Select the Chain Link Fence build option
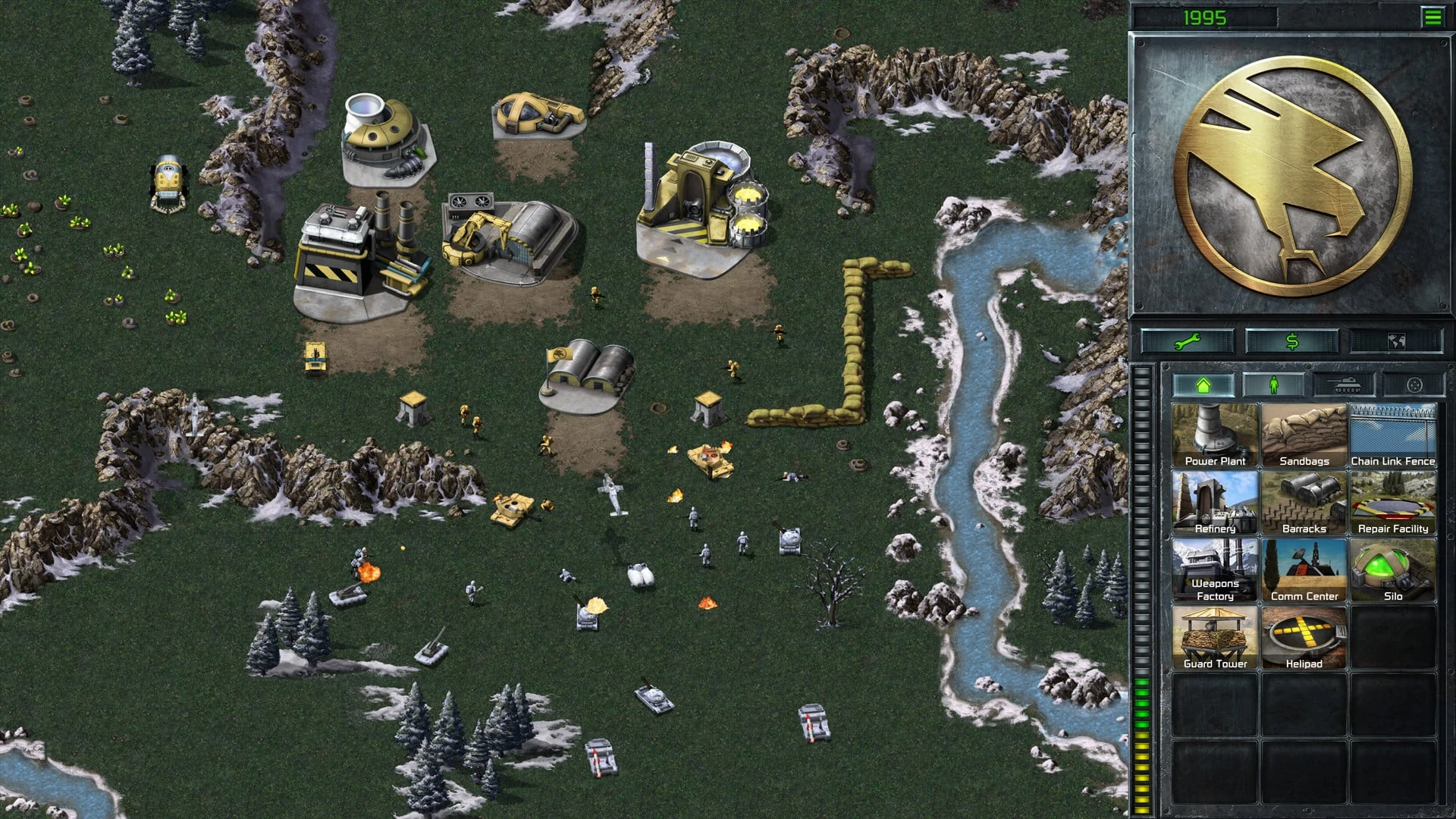The height and width of the screenshot is (819, 1456). [x=1394, y=432]
